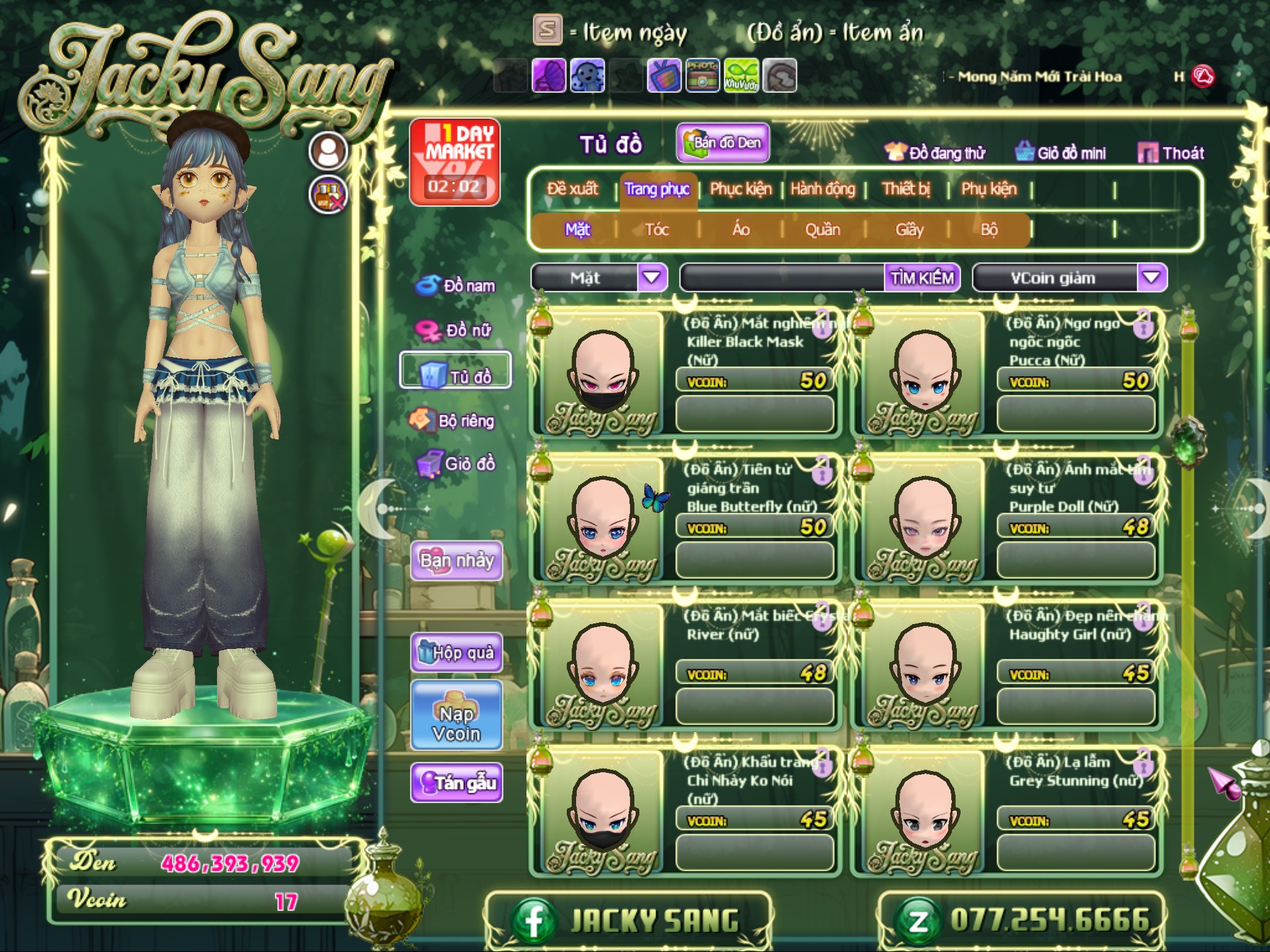Open the Bán đồ Đen screen
1270x952 pixels.
(723, 143)
